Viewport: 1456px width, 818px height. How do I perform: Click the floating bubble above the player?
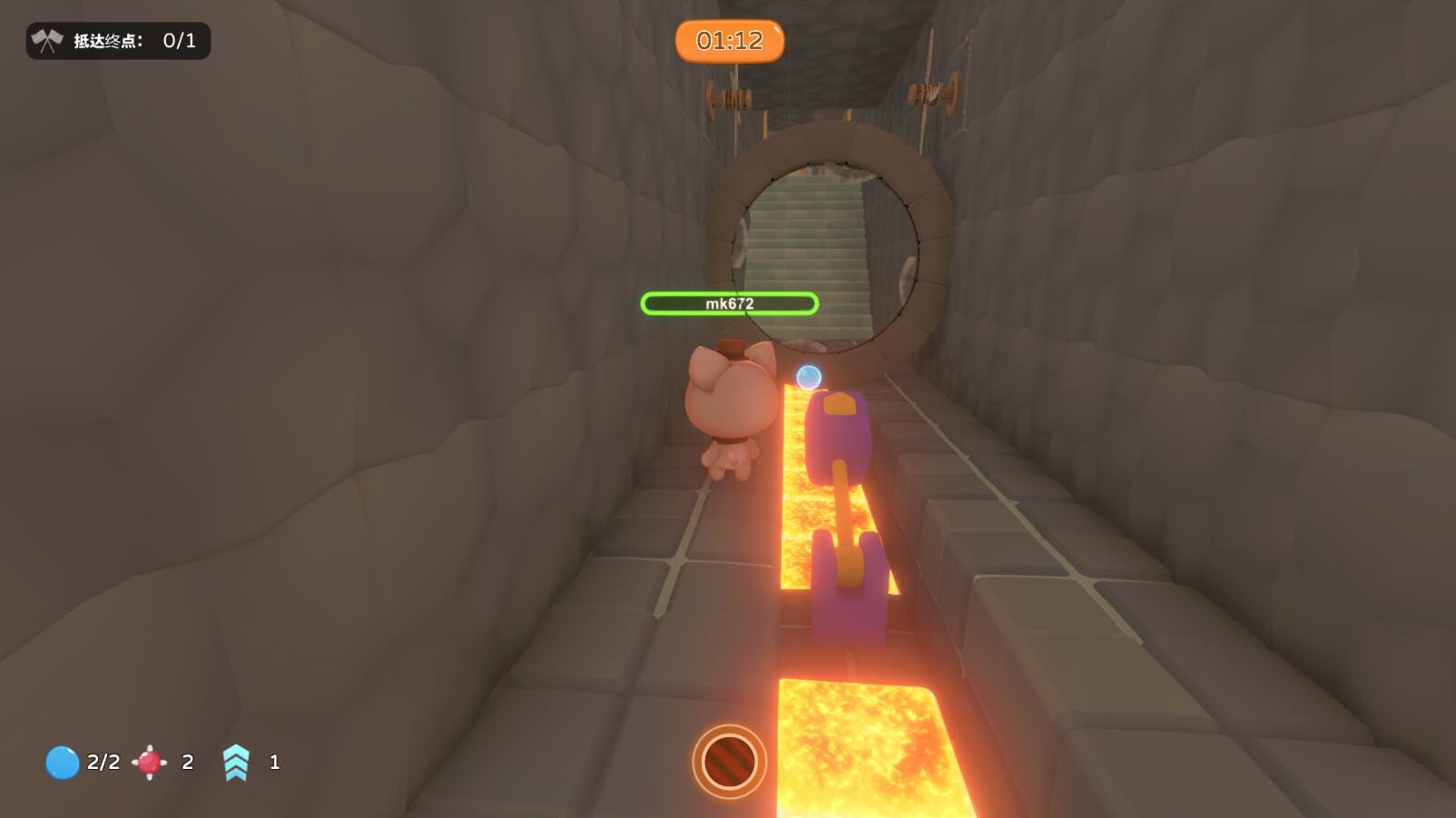point(809,378)
